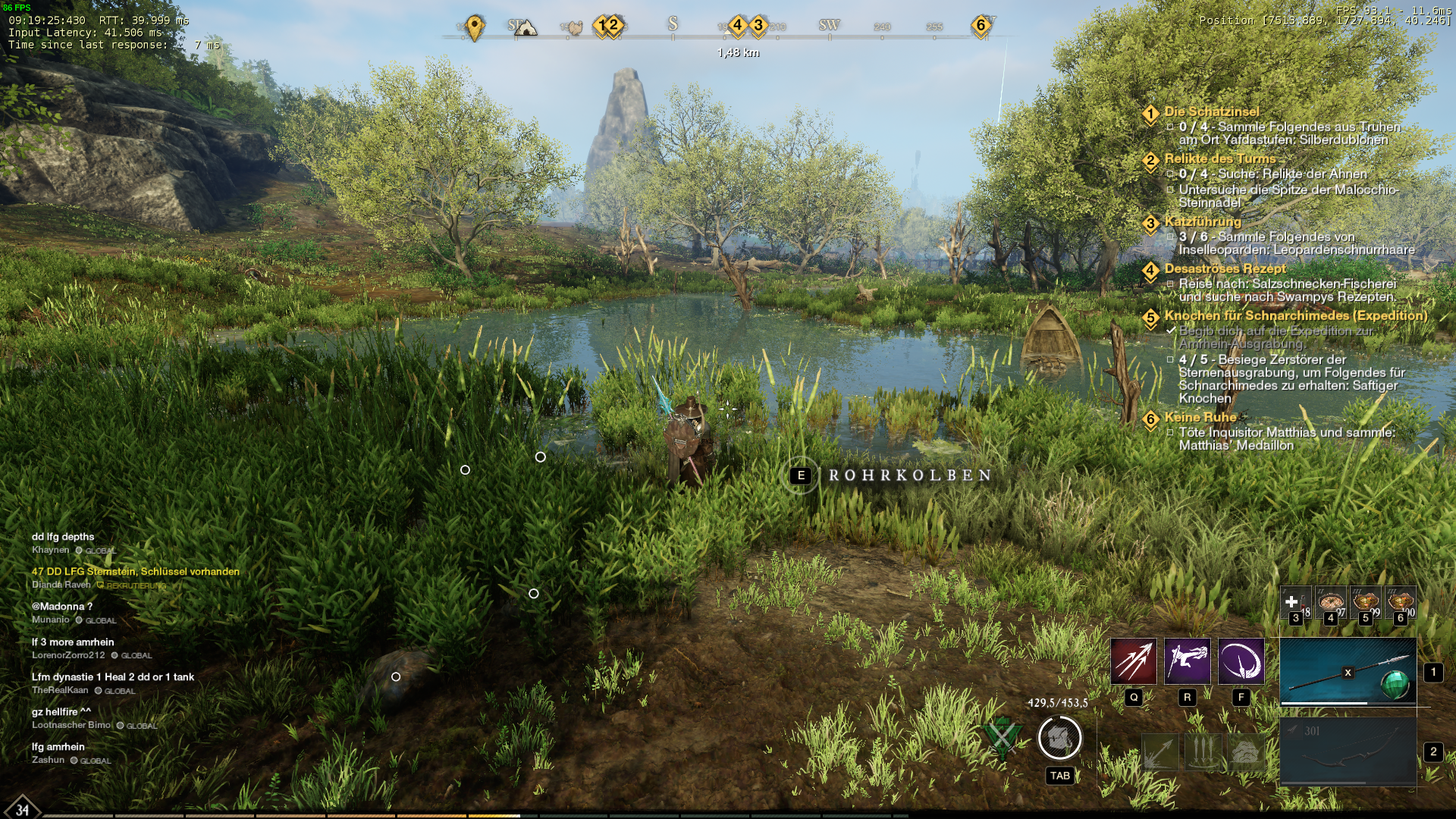Collapse quest 1 Die Schatzinsel via its chevron
This screenshot has height=819, width=1456.
click(x=1150, y=120)
